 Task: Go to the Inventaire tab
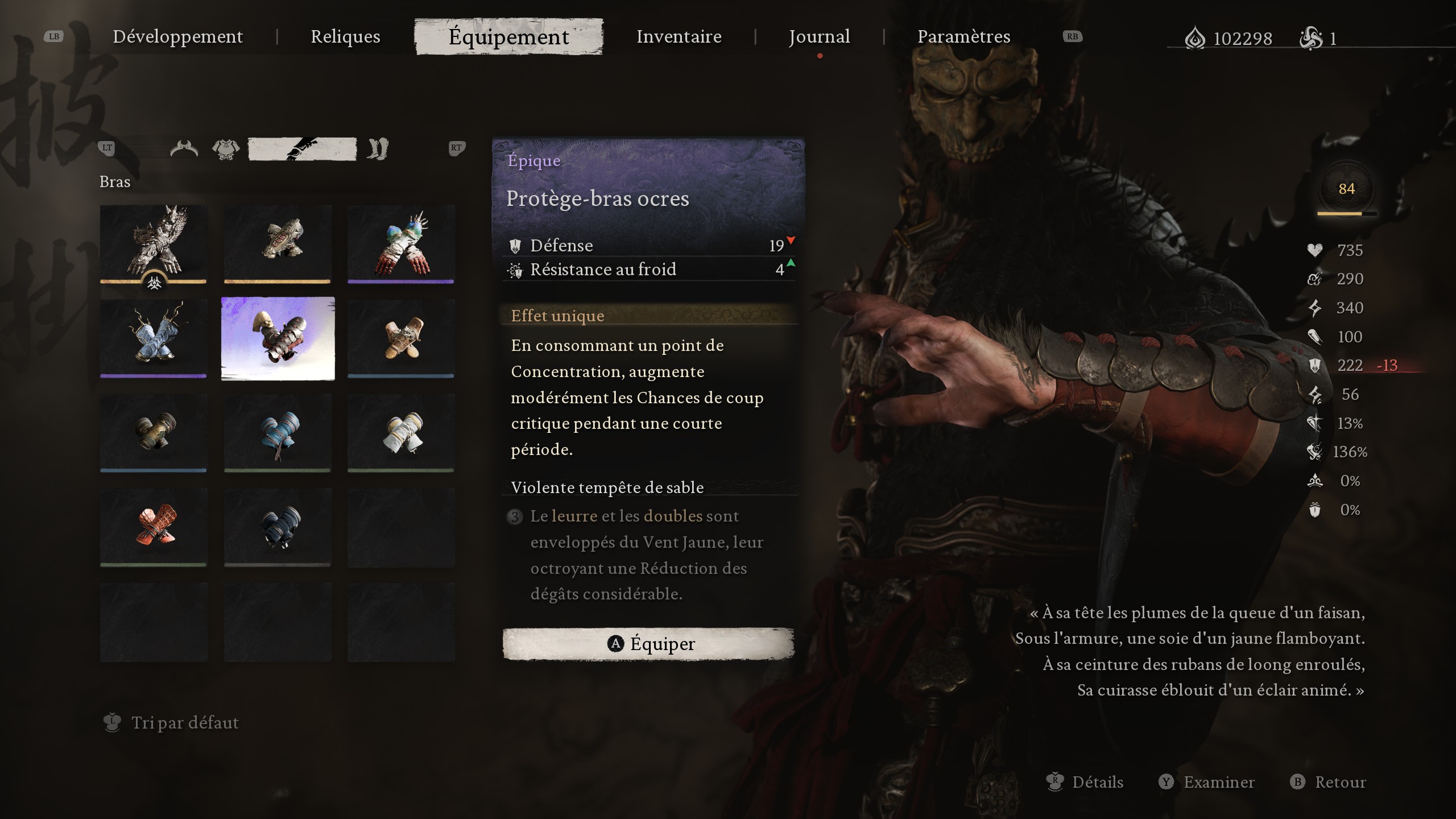pyautogui.click(x=679, y=36)
